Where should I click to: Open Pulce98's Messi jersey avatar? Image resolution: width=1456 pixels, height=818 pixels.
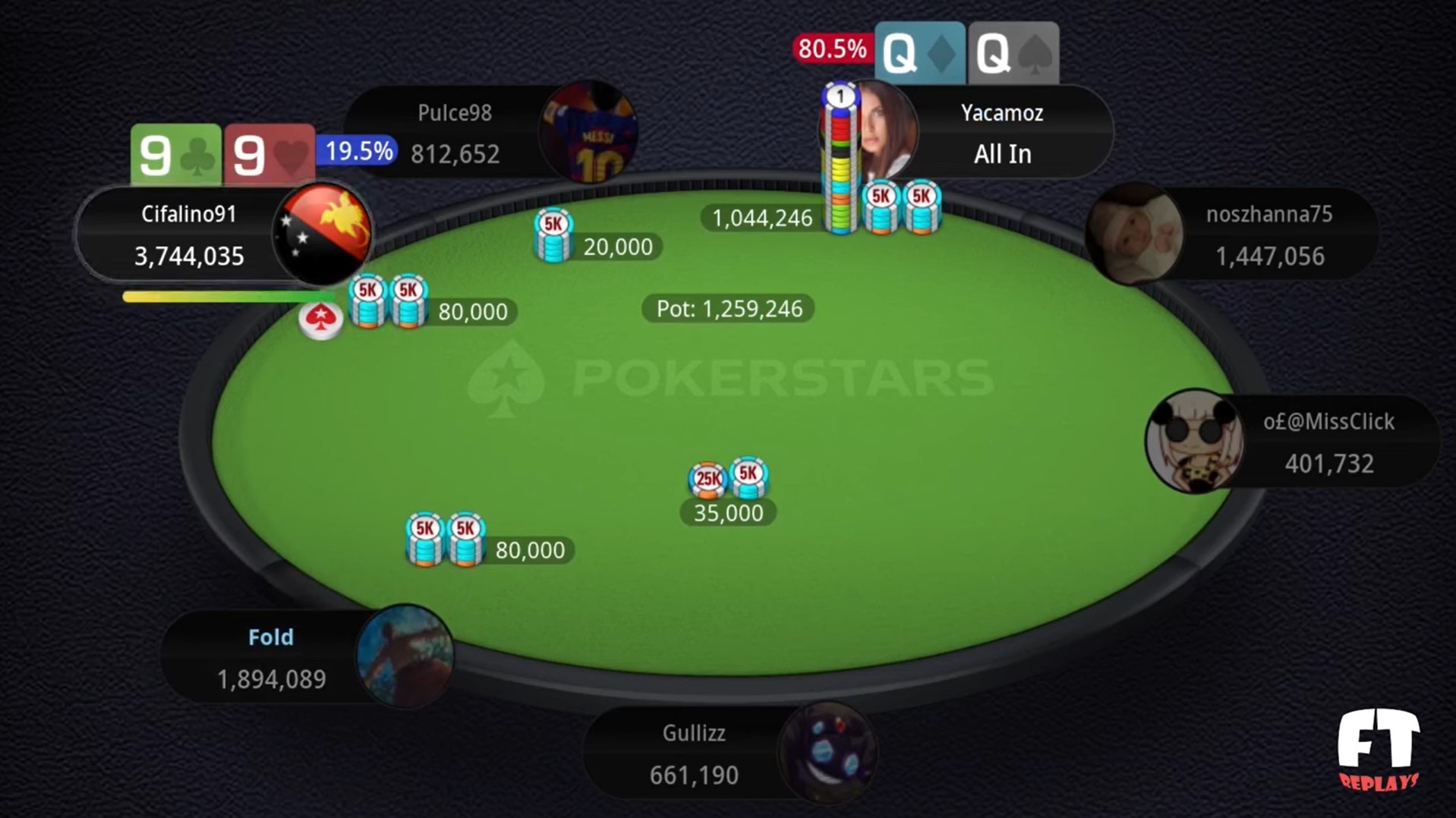[587, 134]
